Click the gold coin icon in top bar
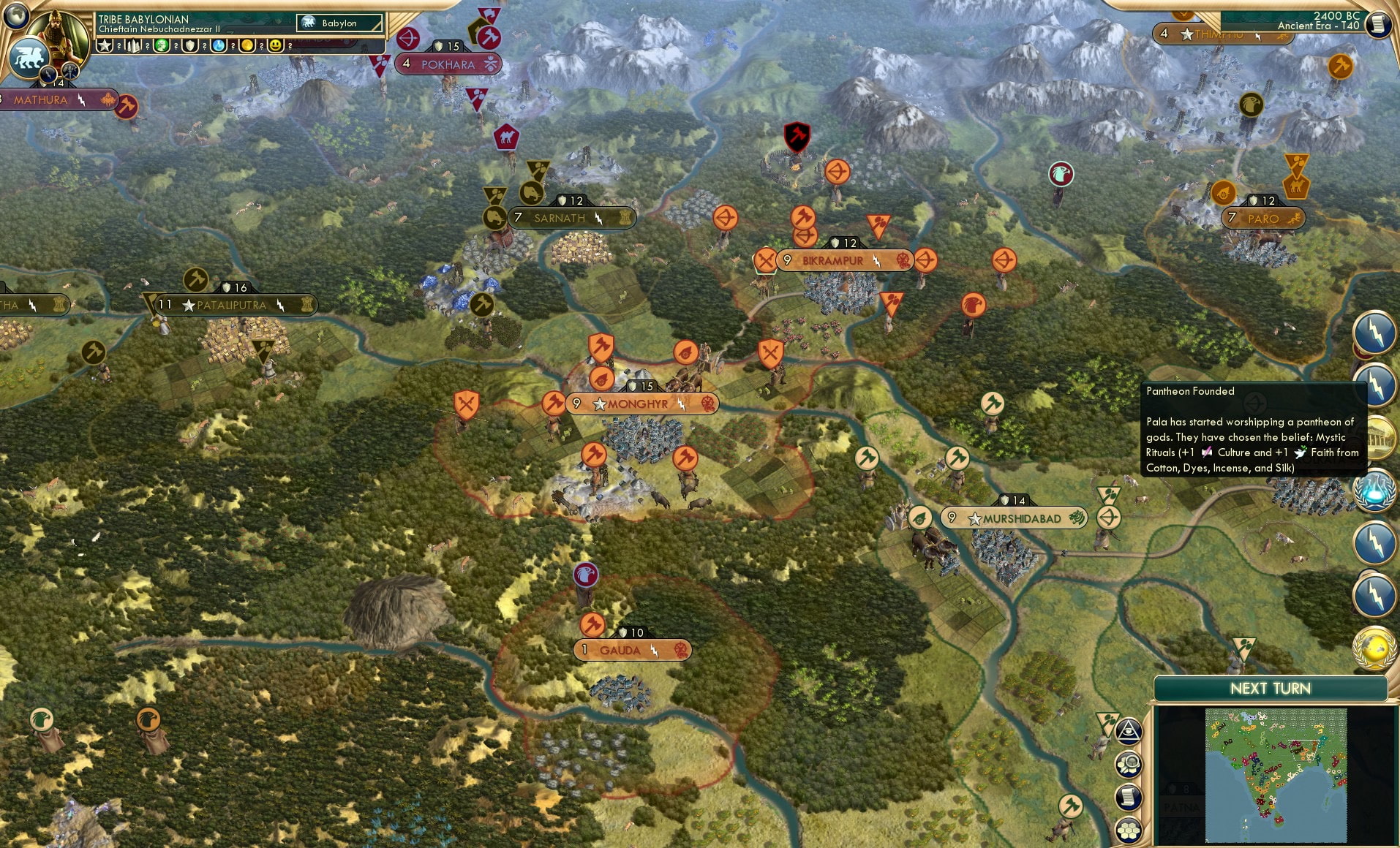This screenshot has width=1400, height=848. coord(248,45)
